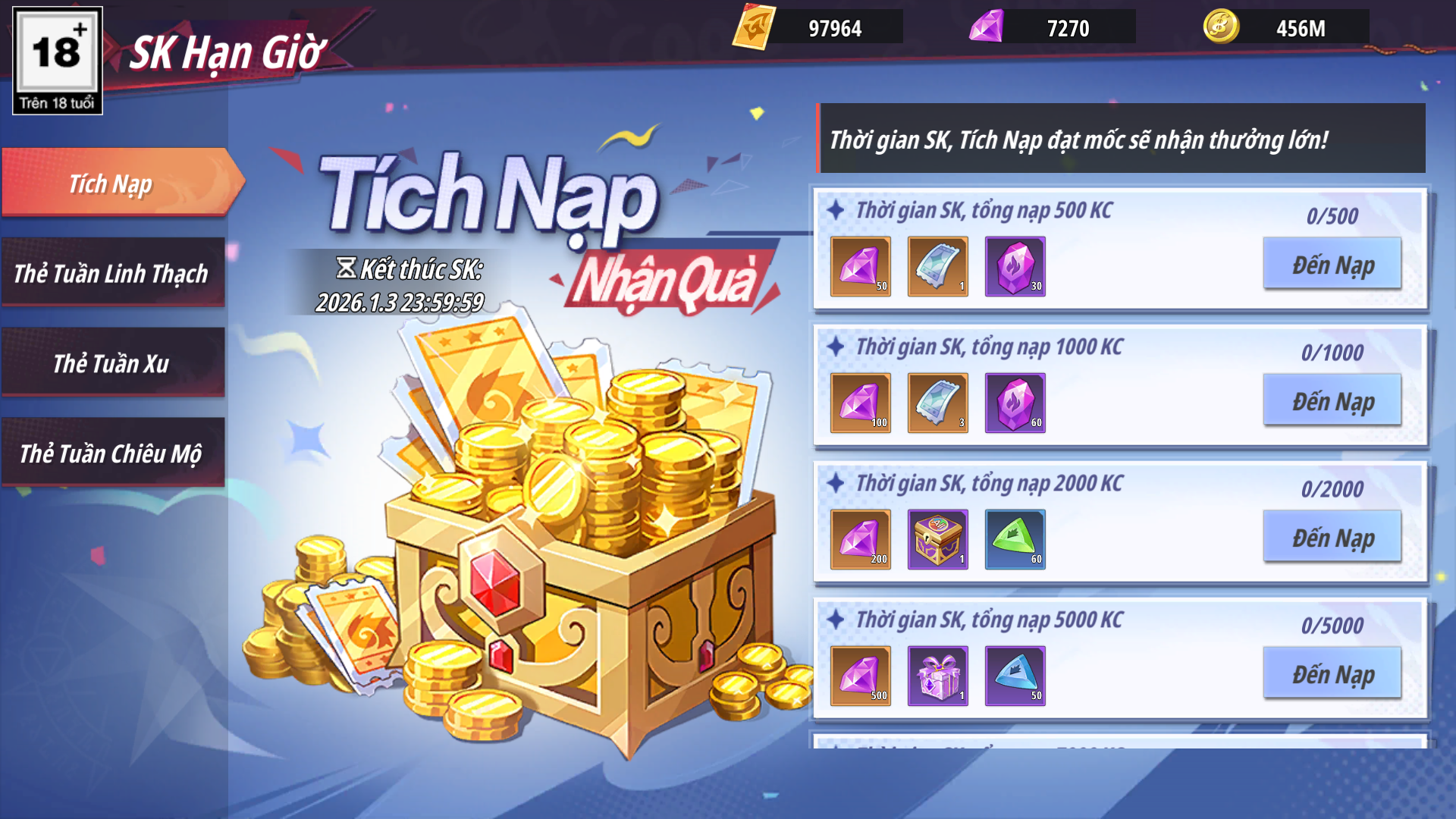This screenshot has height=819, width=1456.
Task: Open the Thẻ Tuần Xu tab
Action: pyautogui.click(x=112, y=363)
